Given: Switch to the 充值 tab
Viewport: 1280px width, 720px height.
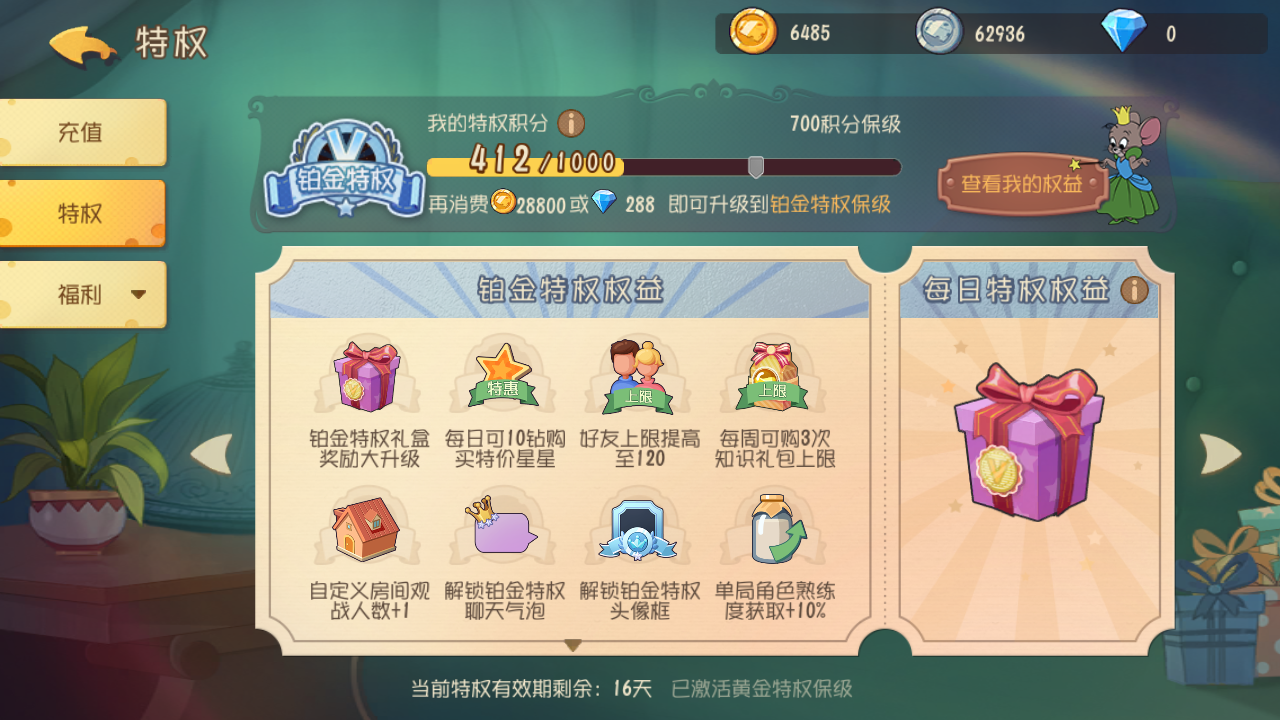Looking at the screenshot, I should (80, 132).
